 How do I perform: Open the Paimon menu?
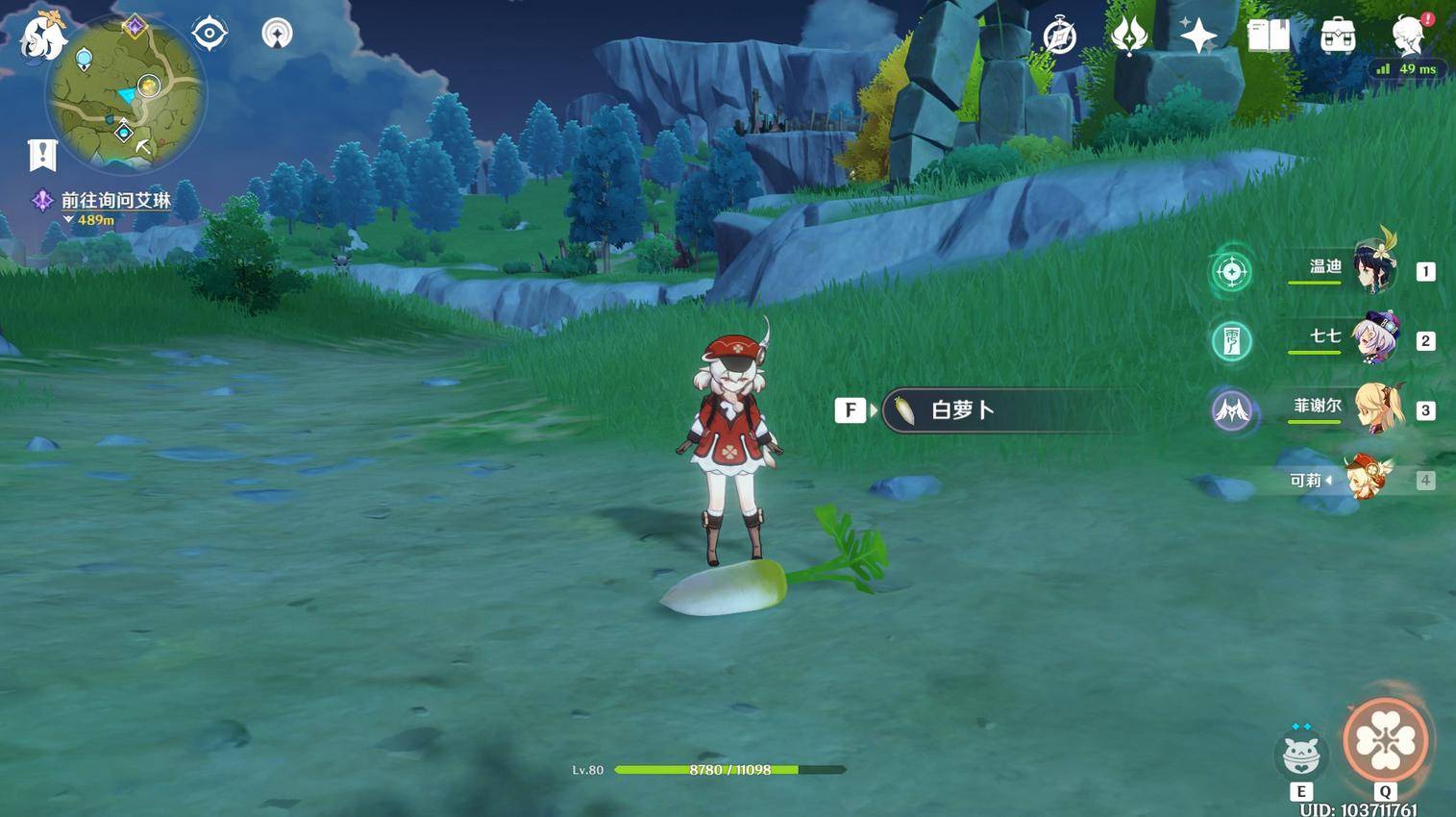42,37
